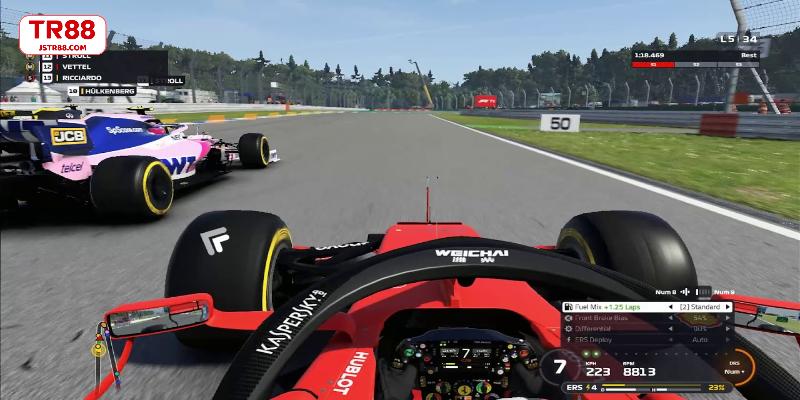This screenshot has height=400, width=800.
Task: Select the Fuel Mix row
Action: [x=610, y=306]
